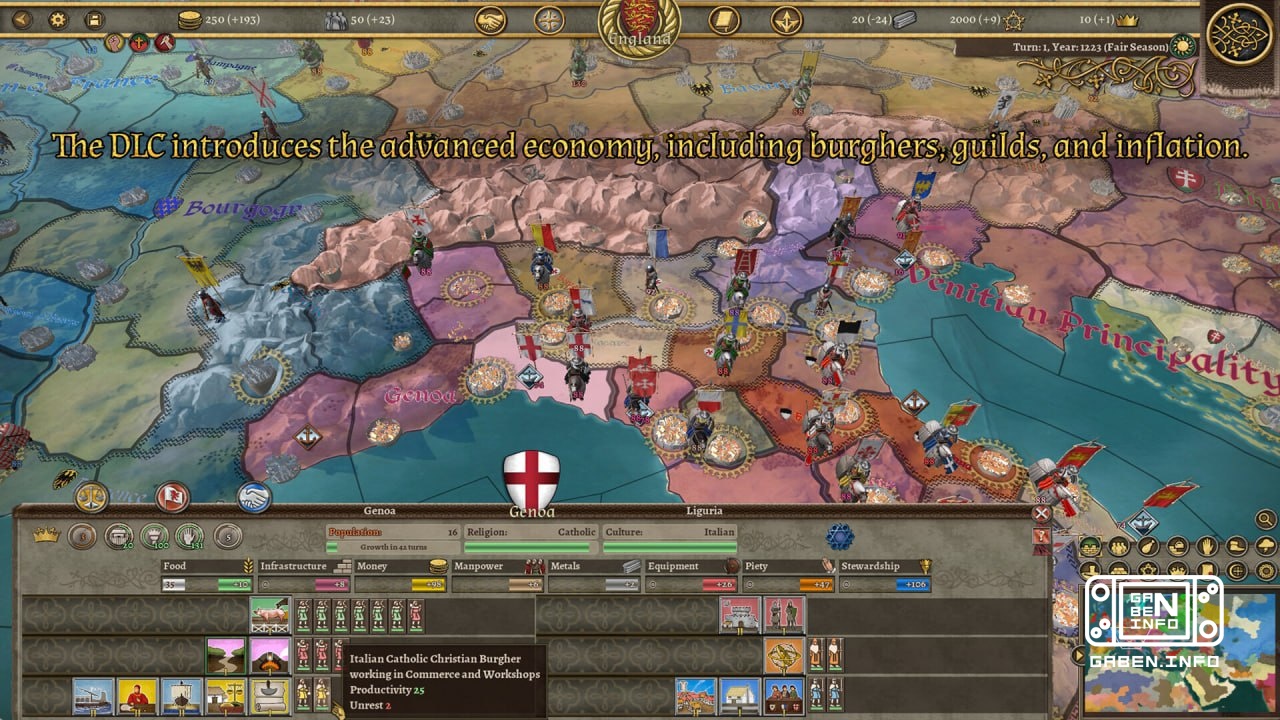
Task: Click the golden scales icon above the Genoa panel
Action: (x=90, y=496)
